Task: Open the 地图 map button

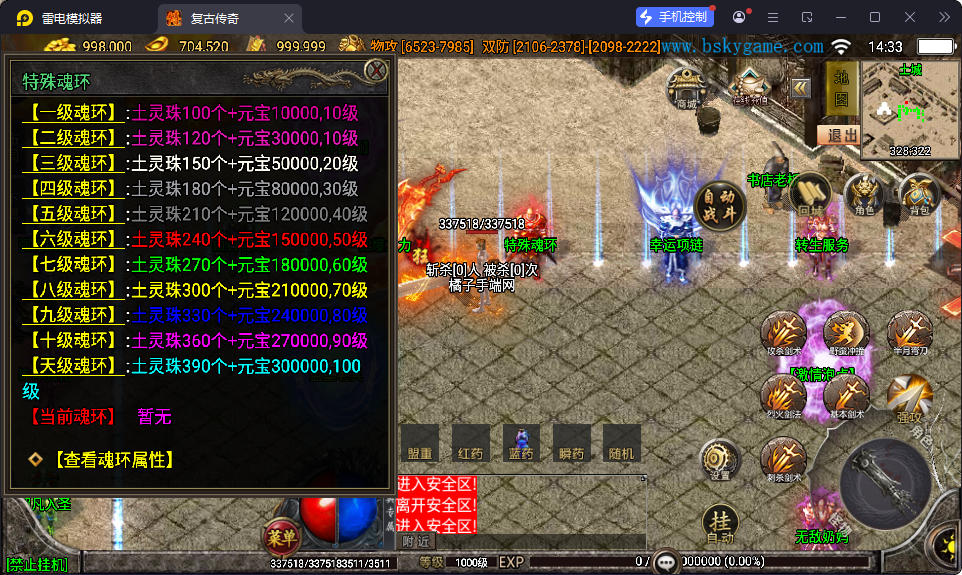Action: click(x=840, y=87)
